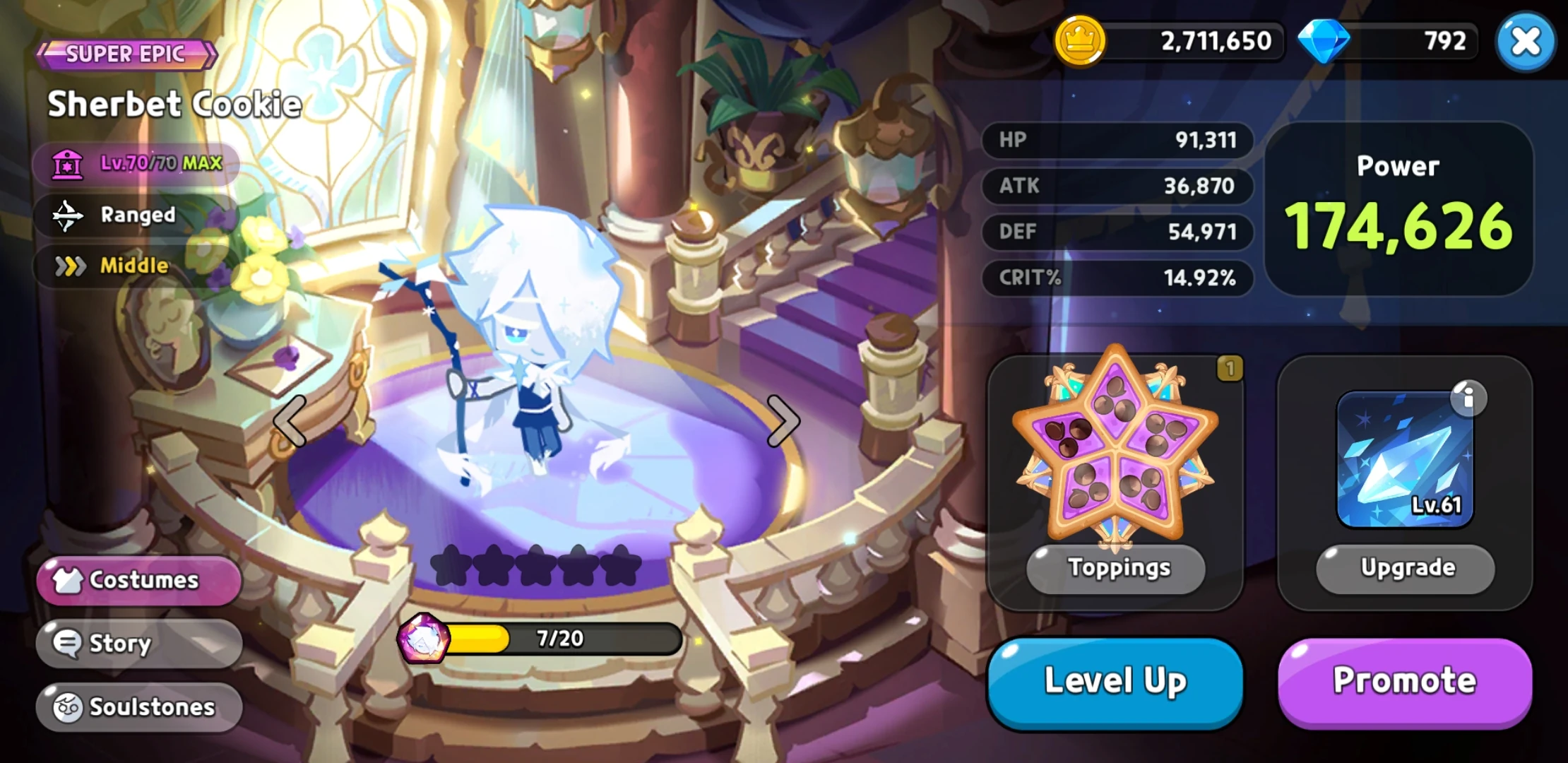Click the fifth promotion star under the cookie

[x=619, y=565]
